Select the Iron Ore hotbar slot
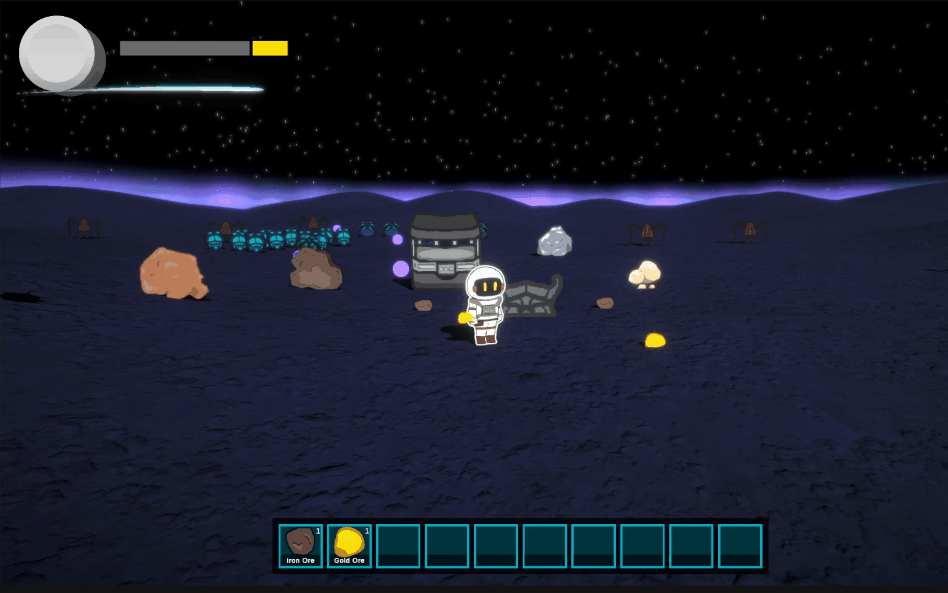The image size is (948, 593). [x=300, y=546]
